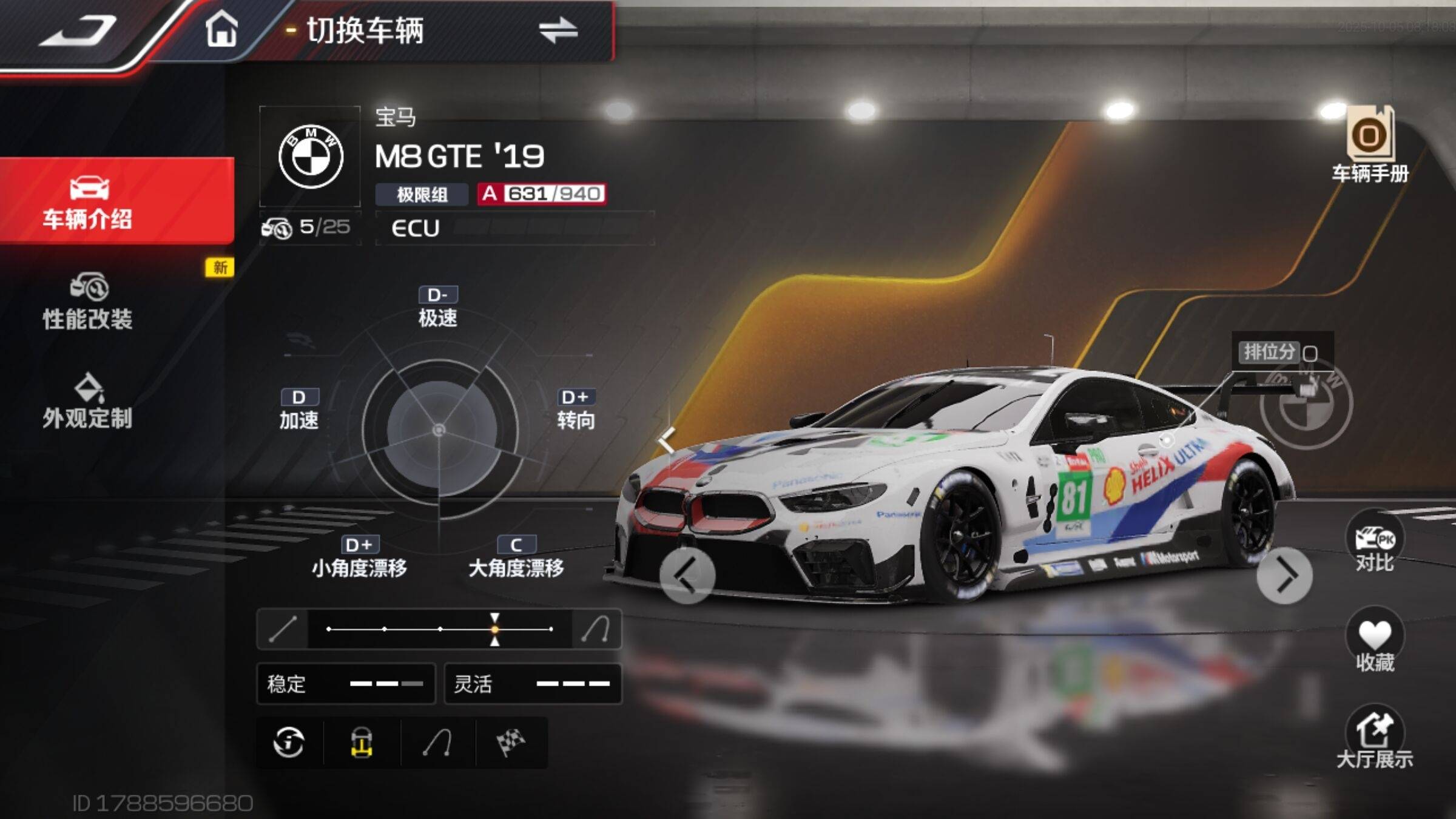This screenshot has width=1456, height=819.
Task: Select the checkered flags icon
Action: point(511,743)
